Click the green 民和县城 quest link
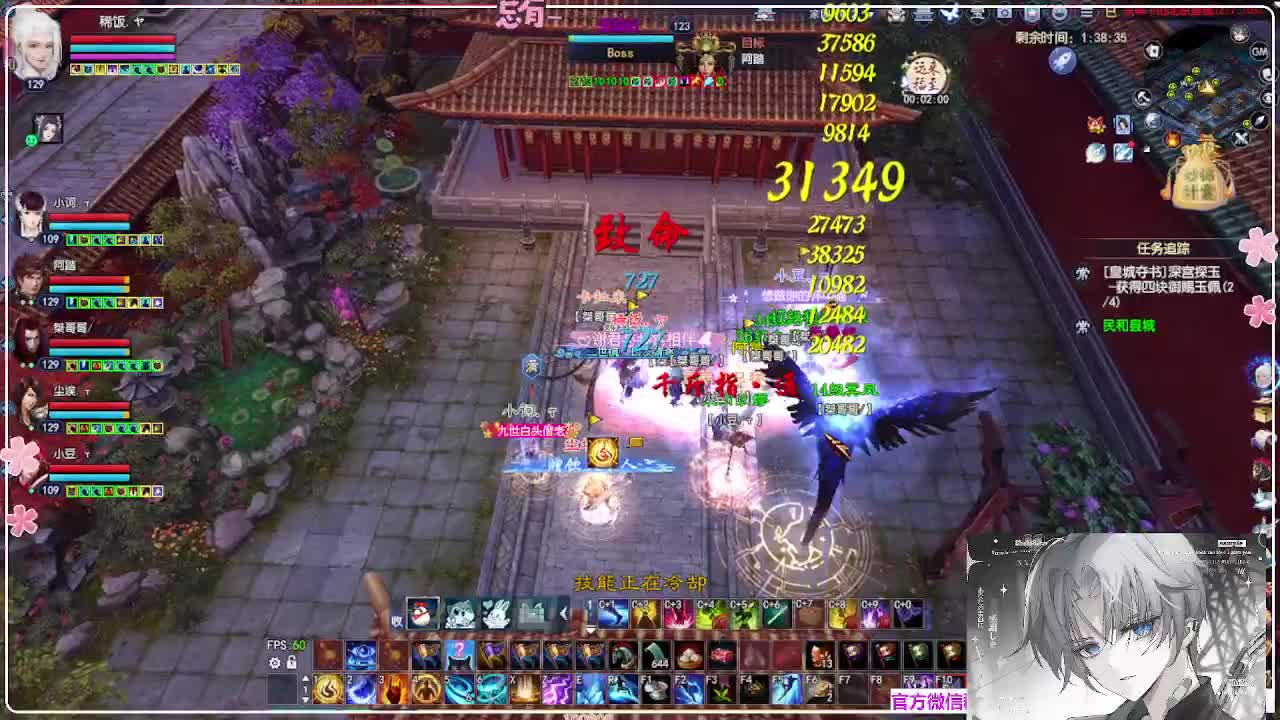The image size is (1280, 720). pos(1132,325)
